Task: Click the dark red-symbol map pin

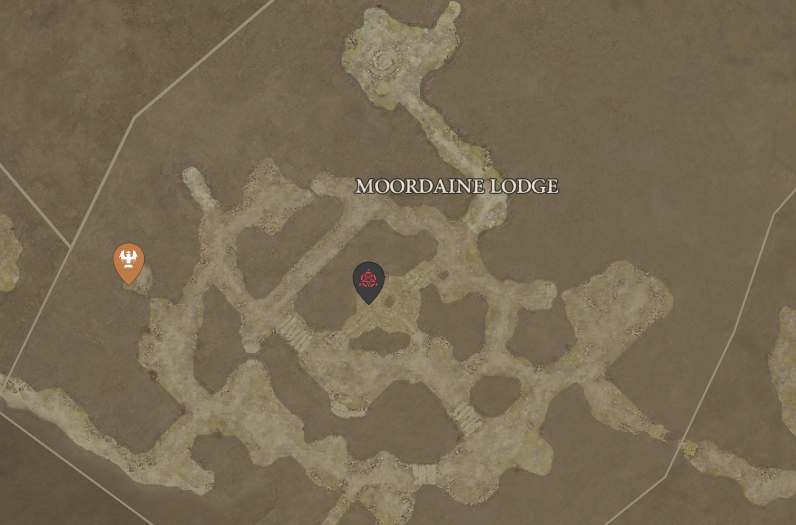Action: [x=368, y=281]
